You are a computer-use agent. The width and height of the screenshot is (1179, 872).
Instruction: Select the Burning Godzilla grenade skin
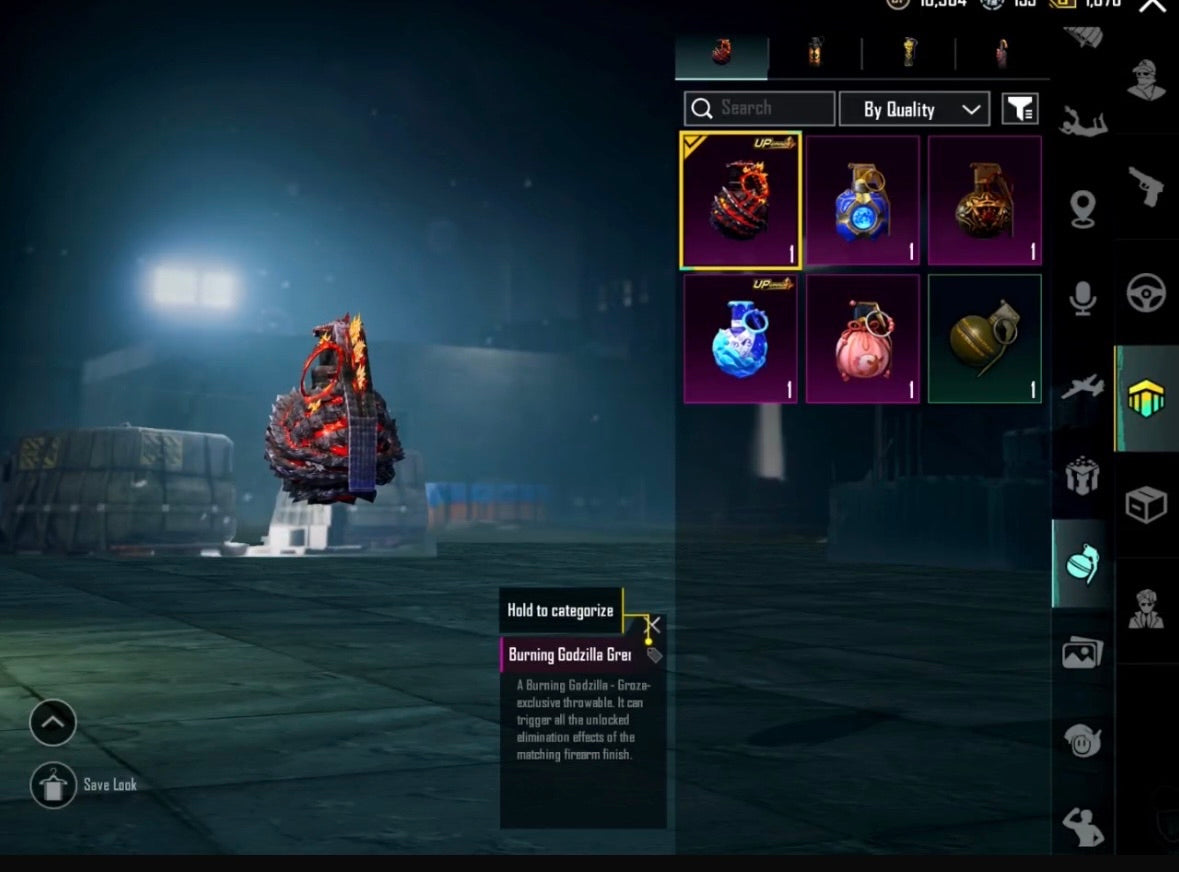pos(740,201)
